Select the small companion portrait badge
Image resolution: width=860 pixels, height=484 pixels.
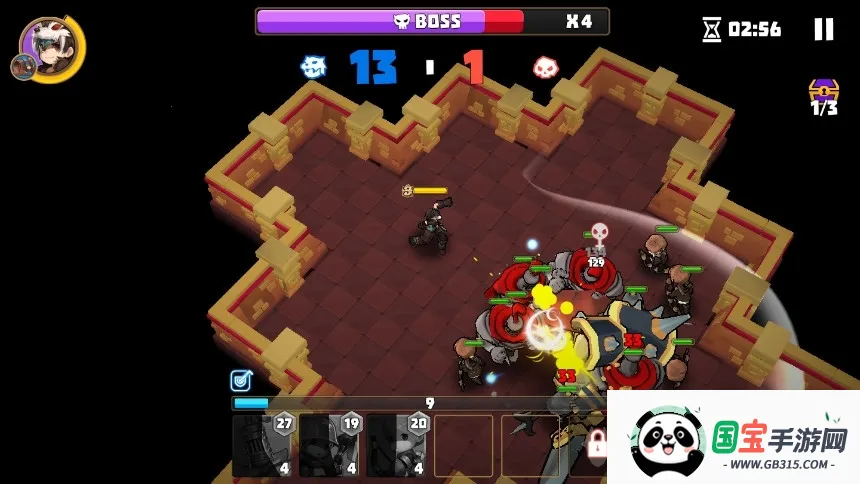click(x=22, y=66)
